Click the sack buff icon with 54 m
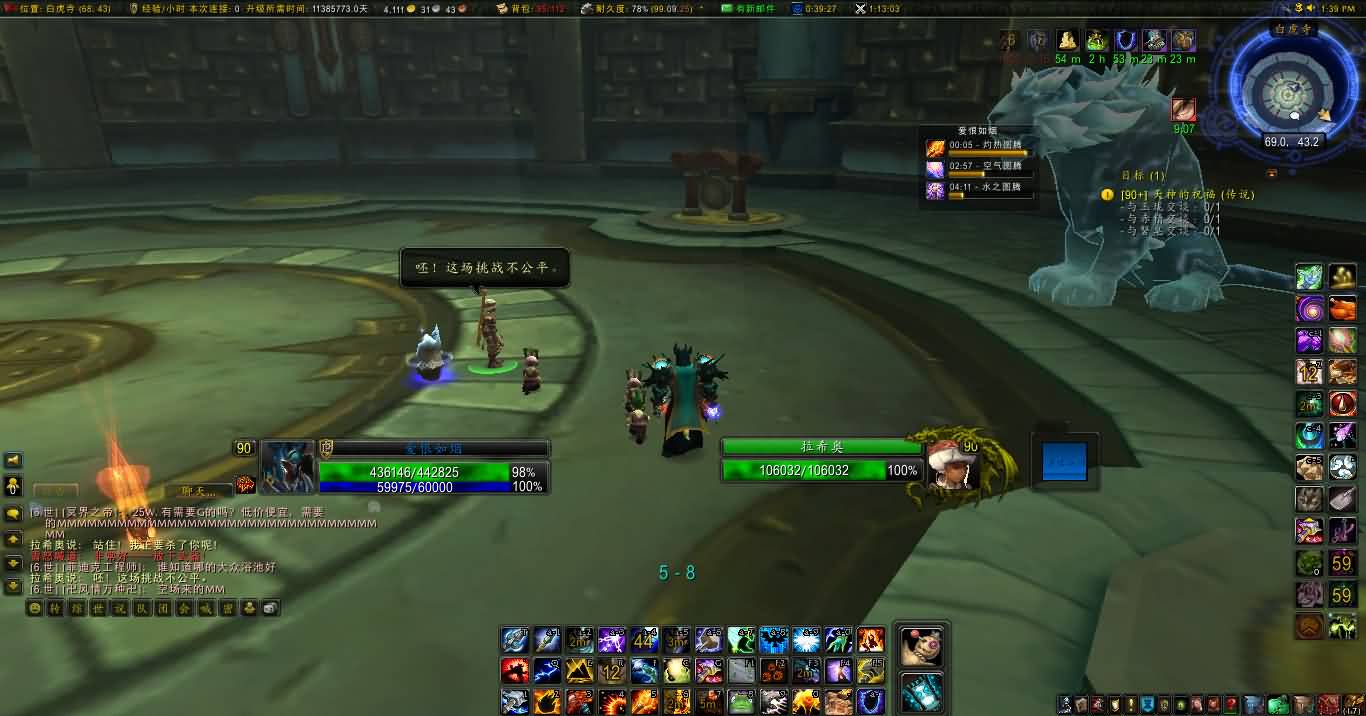This screenshot has width=1366, height=716. click(x=1068, y=41)
